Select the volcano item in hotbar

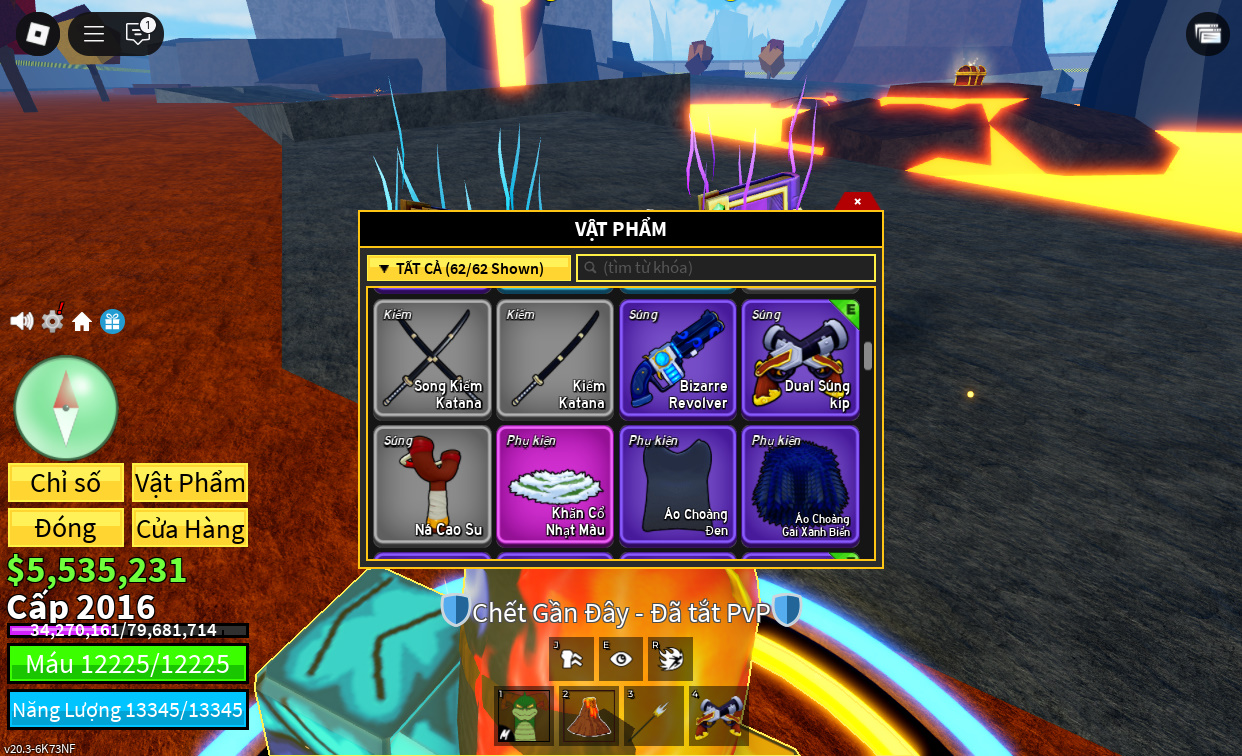click(x=589, y=716)
